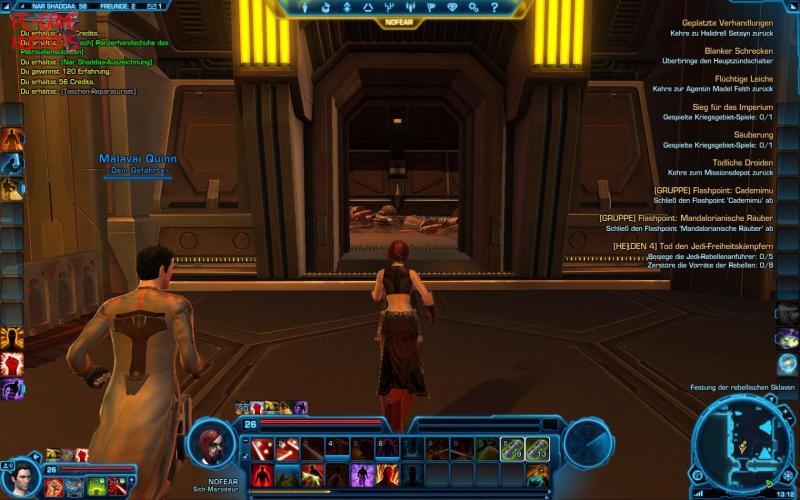Activate the first lightsaber slash ability
Viewport: 800px width, 500px height.
(x=263, y=449)
